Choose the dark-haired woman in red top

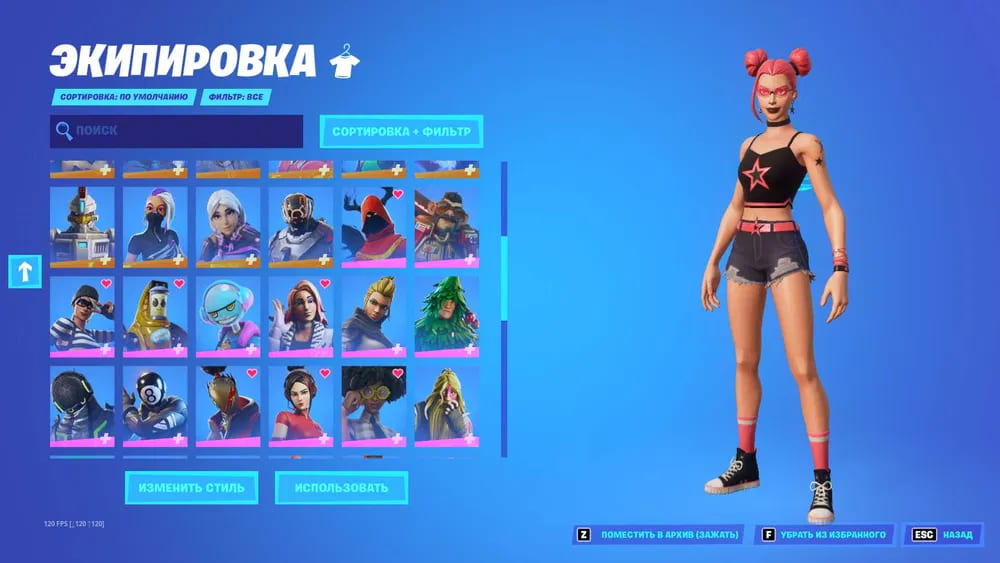(301, 405)
